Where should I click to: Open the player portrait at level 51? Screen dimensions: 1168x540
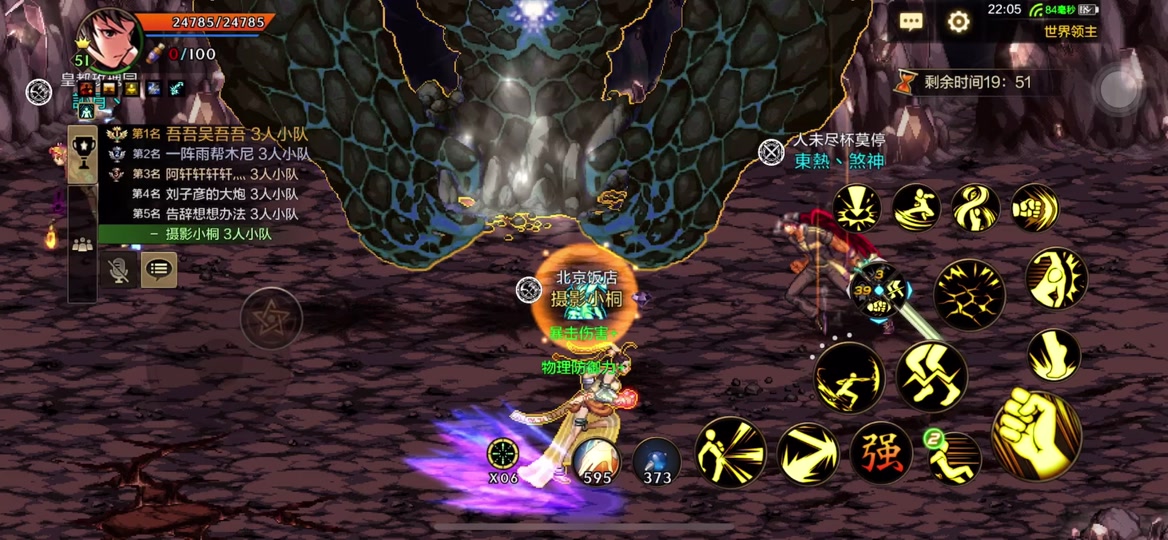[x=108, y=38]
